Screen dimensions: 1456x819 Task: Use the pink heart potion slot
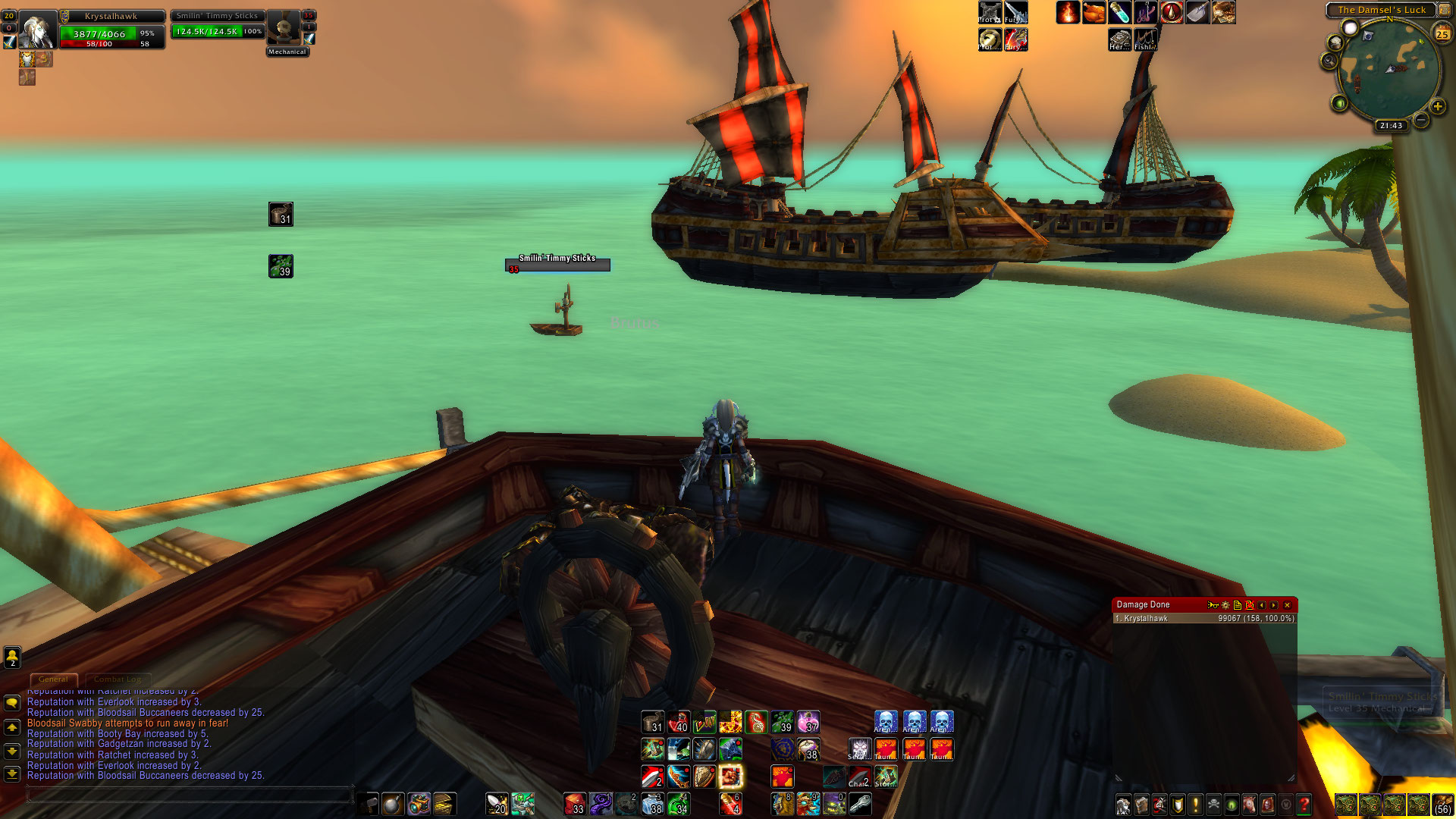click(808, 722)
